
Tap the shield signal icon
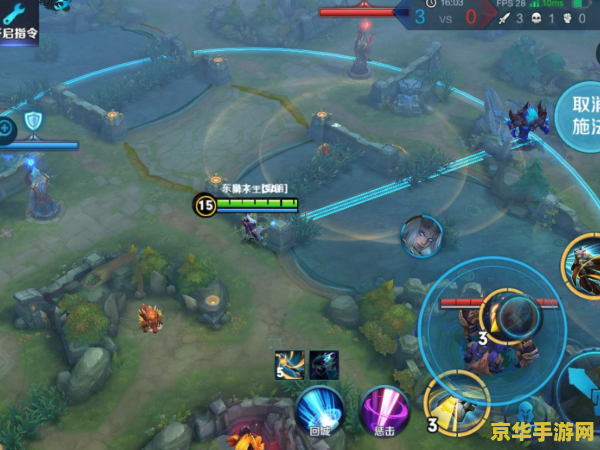click(32, 122)
